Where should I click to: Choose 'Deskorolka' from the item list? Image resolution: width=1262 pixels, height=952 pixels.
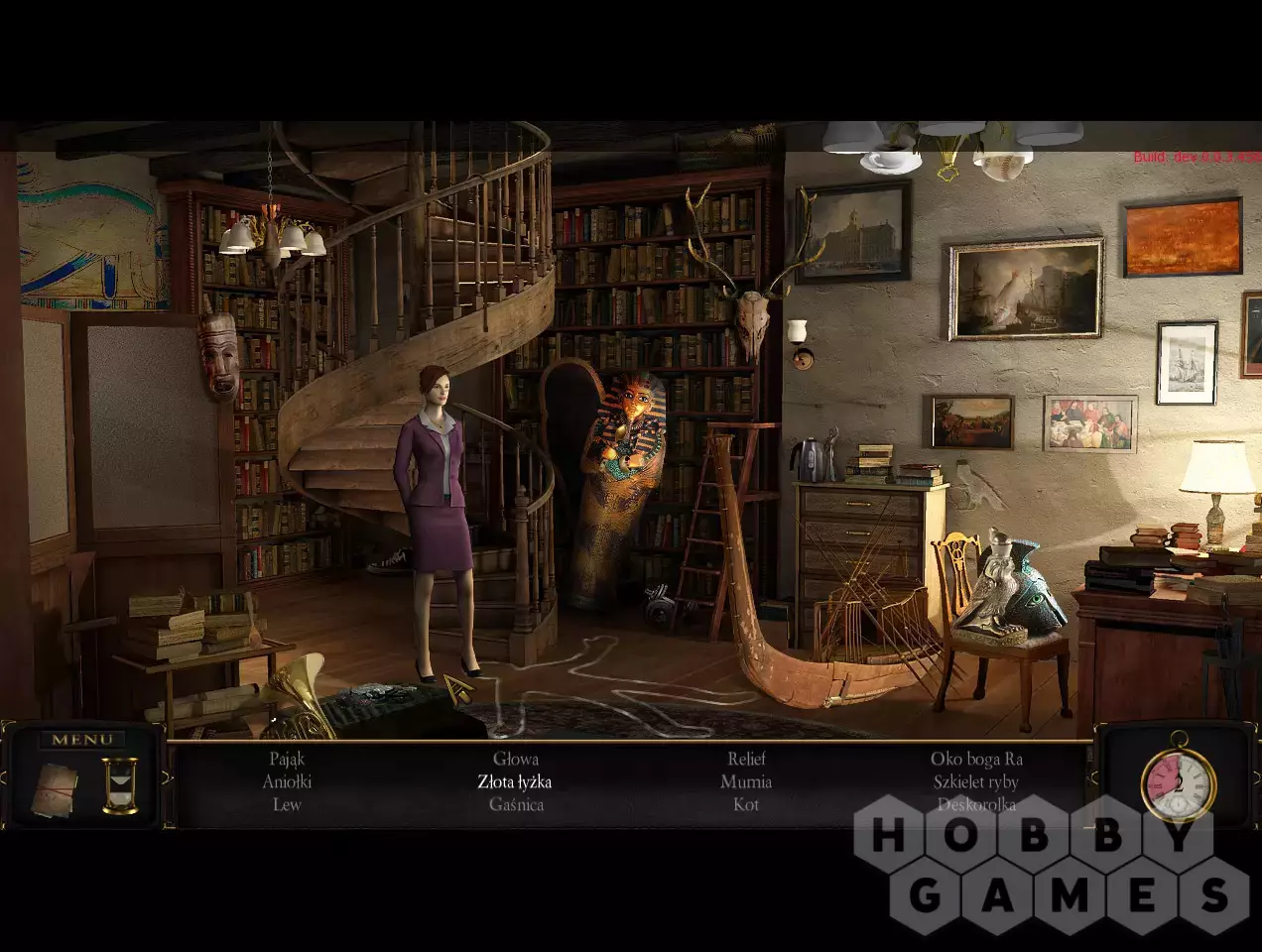(976, 805)
